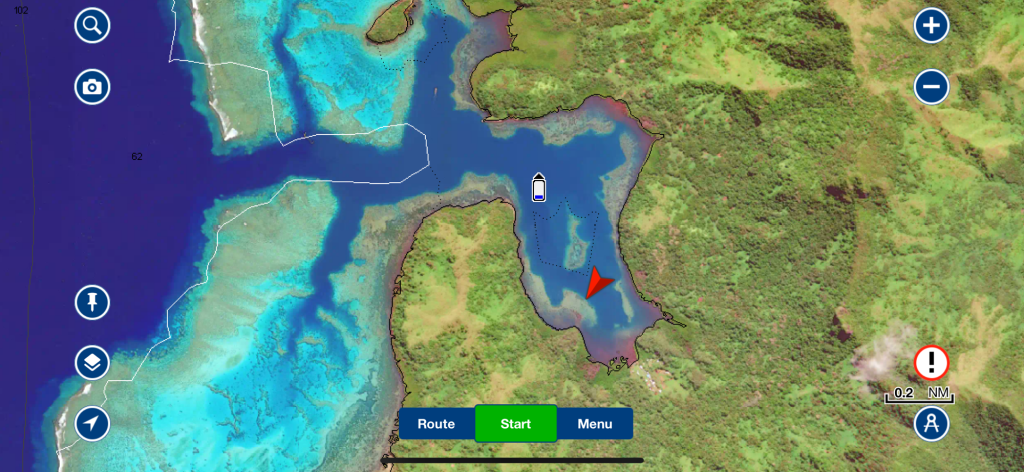Screen dimensions: 1024x472
Task: Open the exclamation mark alert
Action: point(931,362)
